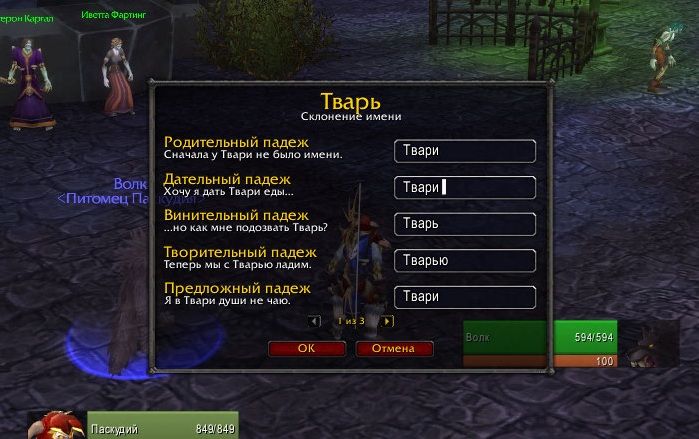The image size is (699, 439).
Task: Select the Винительный падеж text box
Action: coord(465,224)
